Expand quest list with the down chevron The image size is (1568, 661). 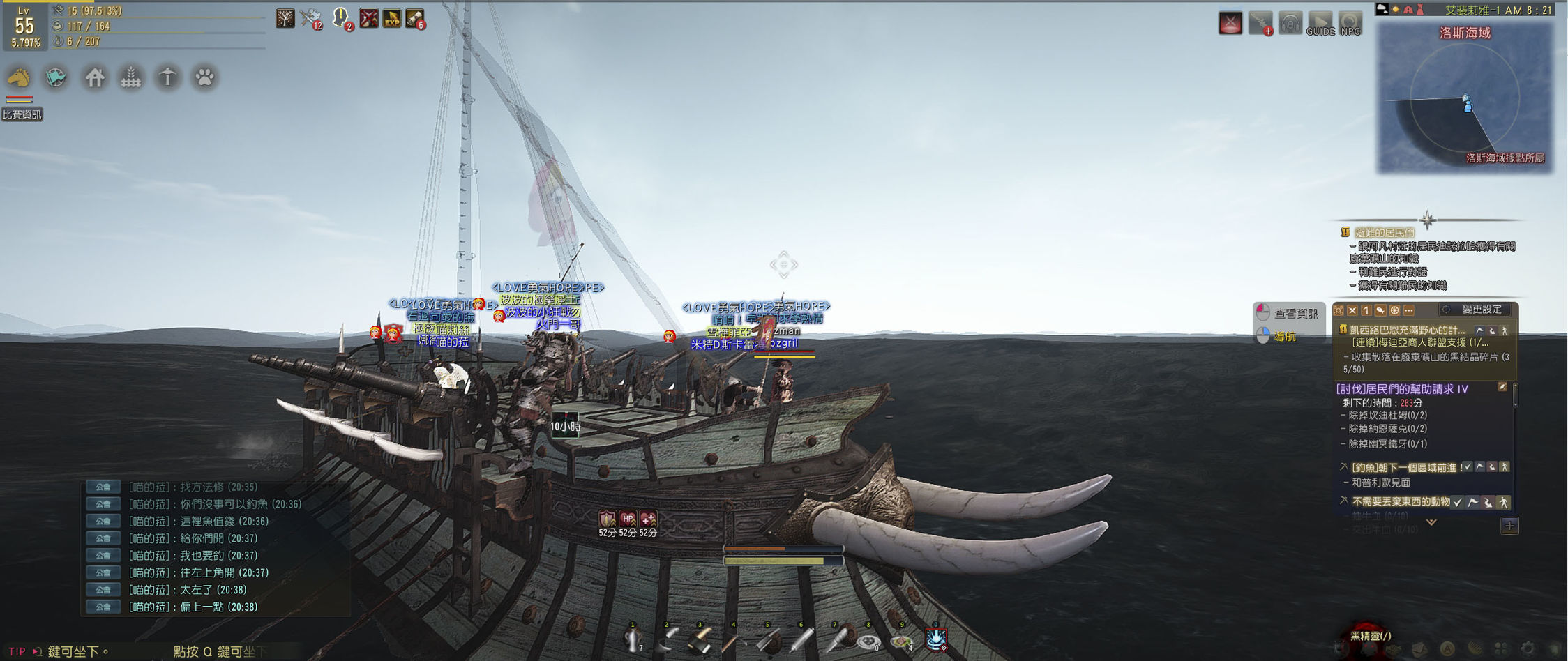(1431, 522)
